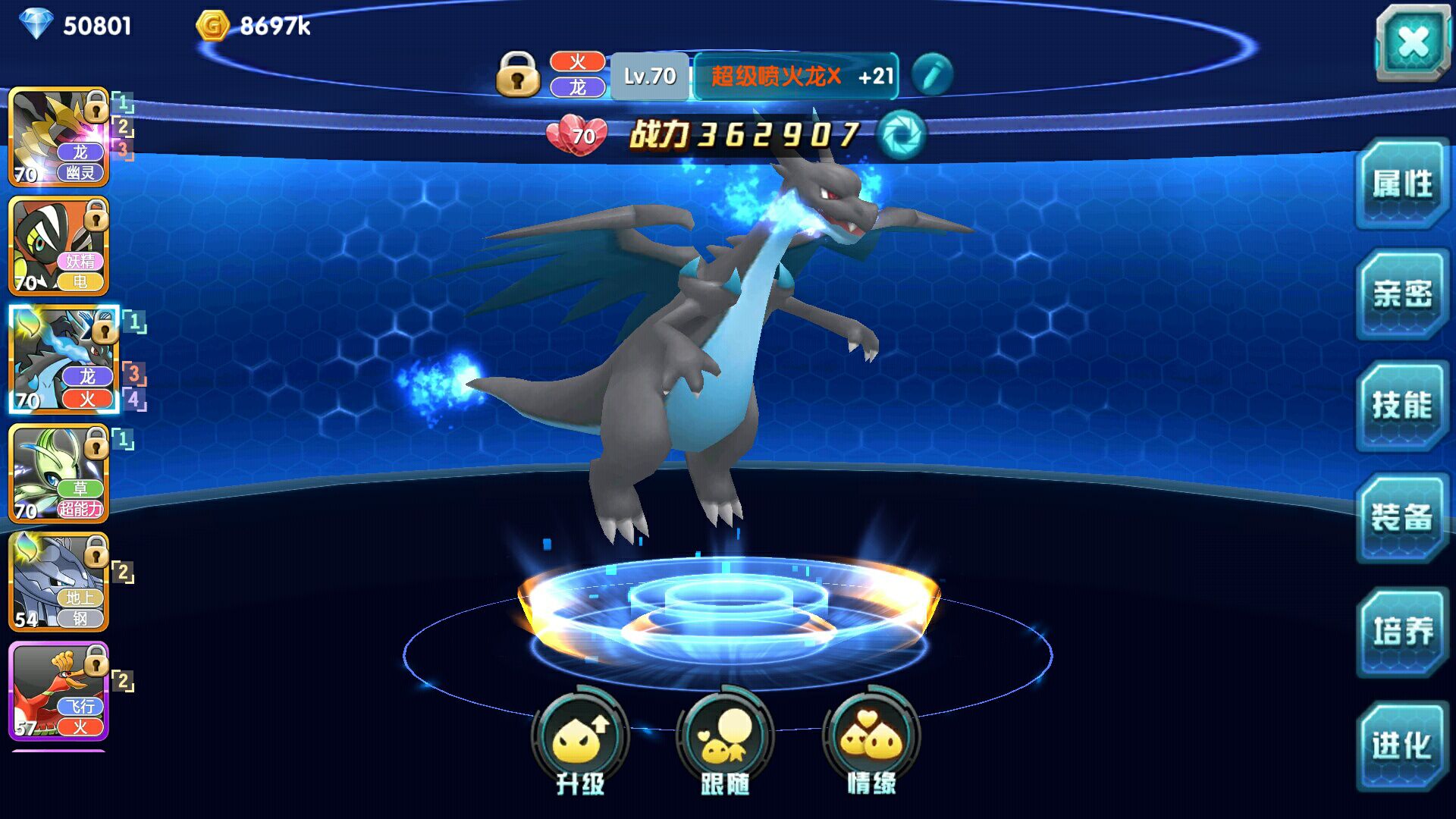
Task: Click the pencil rename icon
Action: pos(932,75)
